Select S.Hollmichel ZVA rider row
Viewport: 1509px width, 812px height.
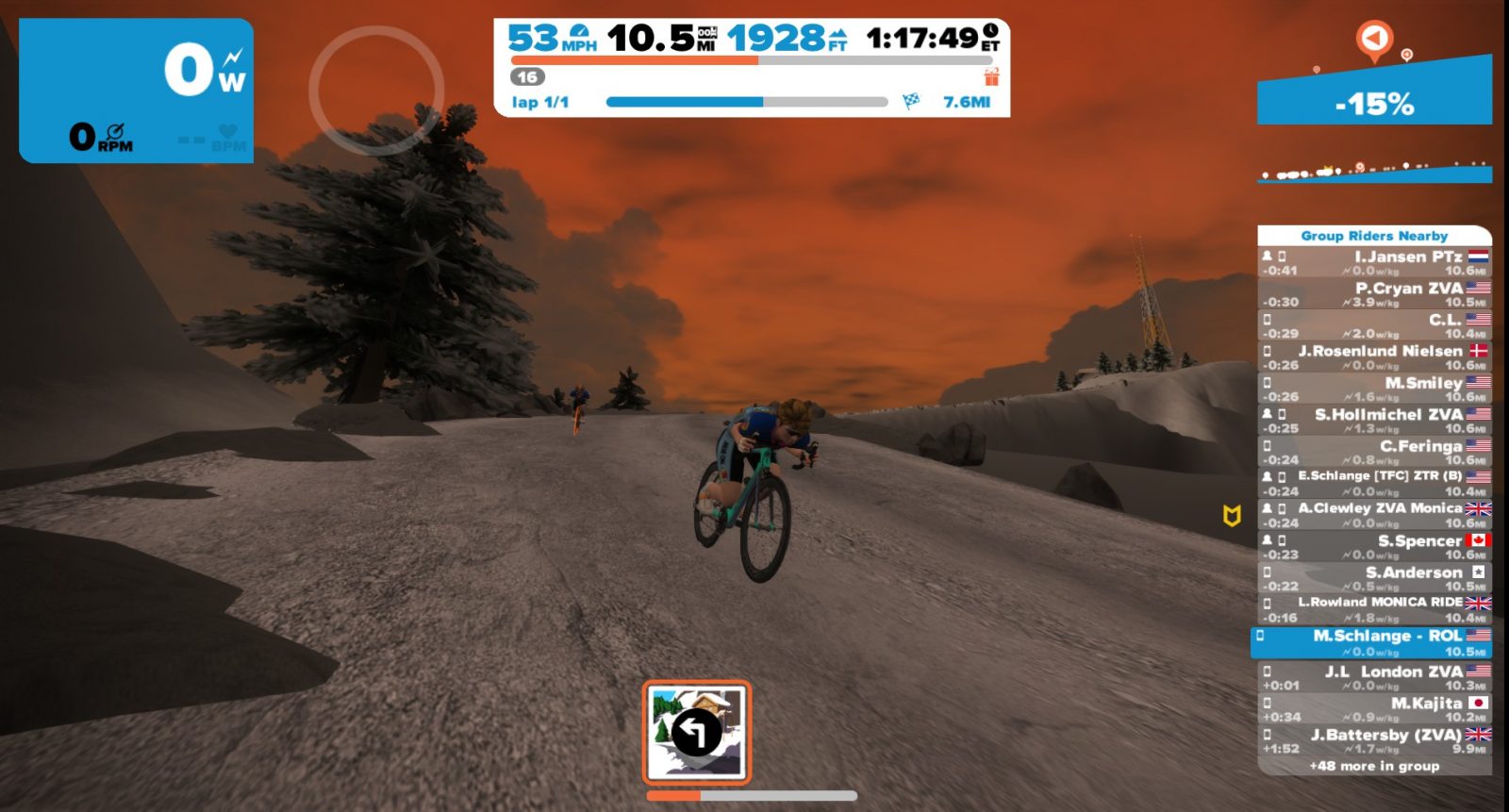point(1374,421)
